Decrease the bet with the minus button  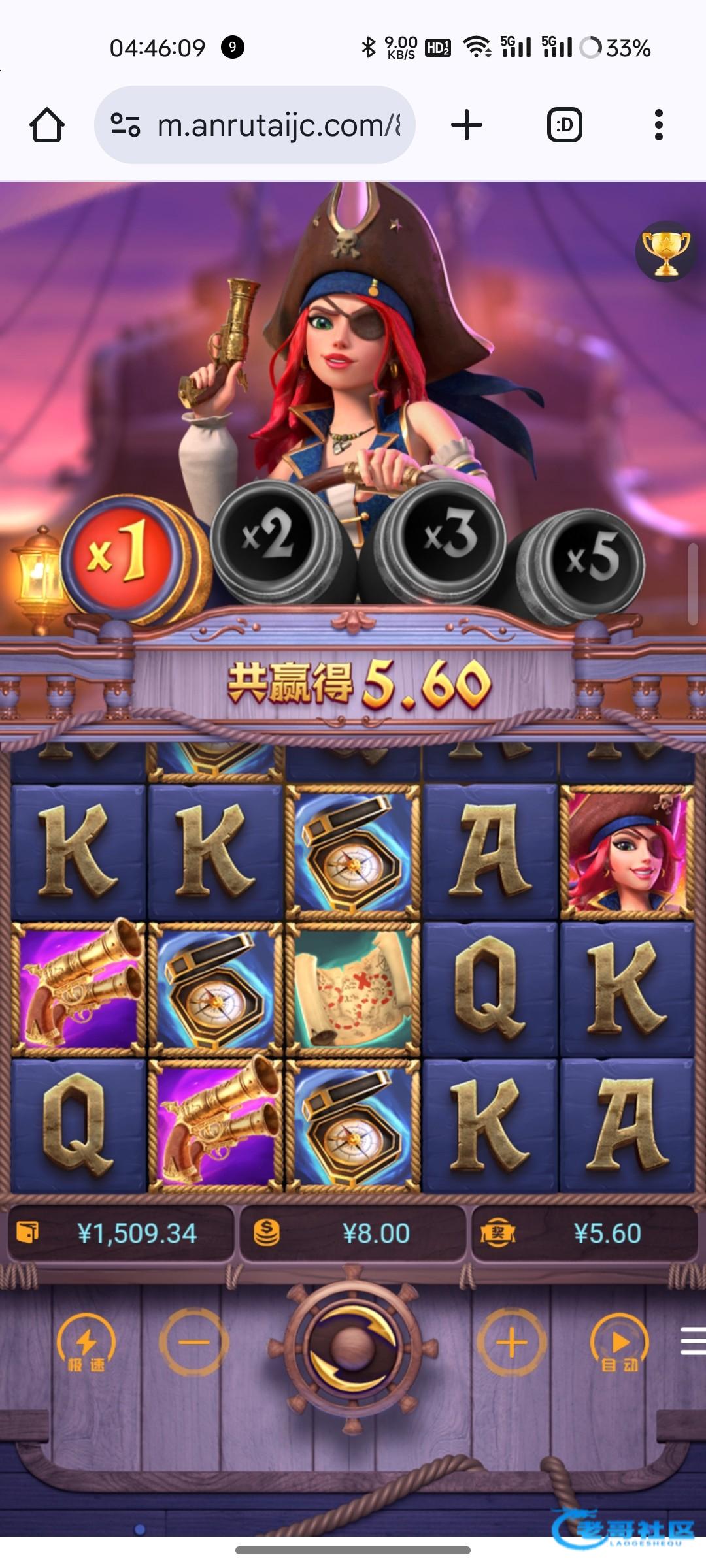pyautogui.click(x=193, y=1343)
